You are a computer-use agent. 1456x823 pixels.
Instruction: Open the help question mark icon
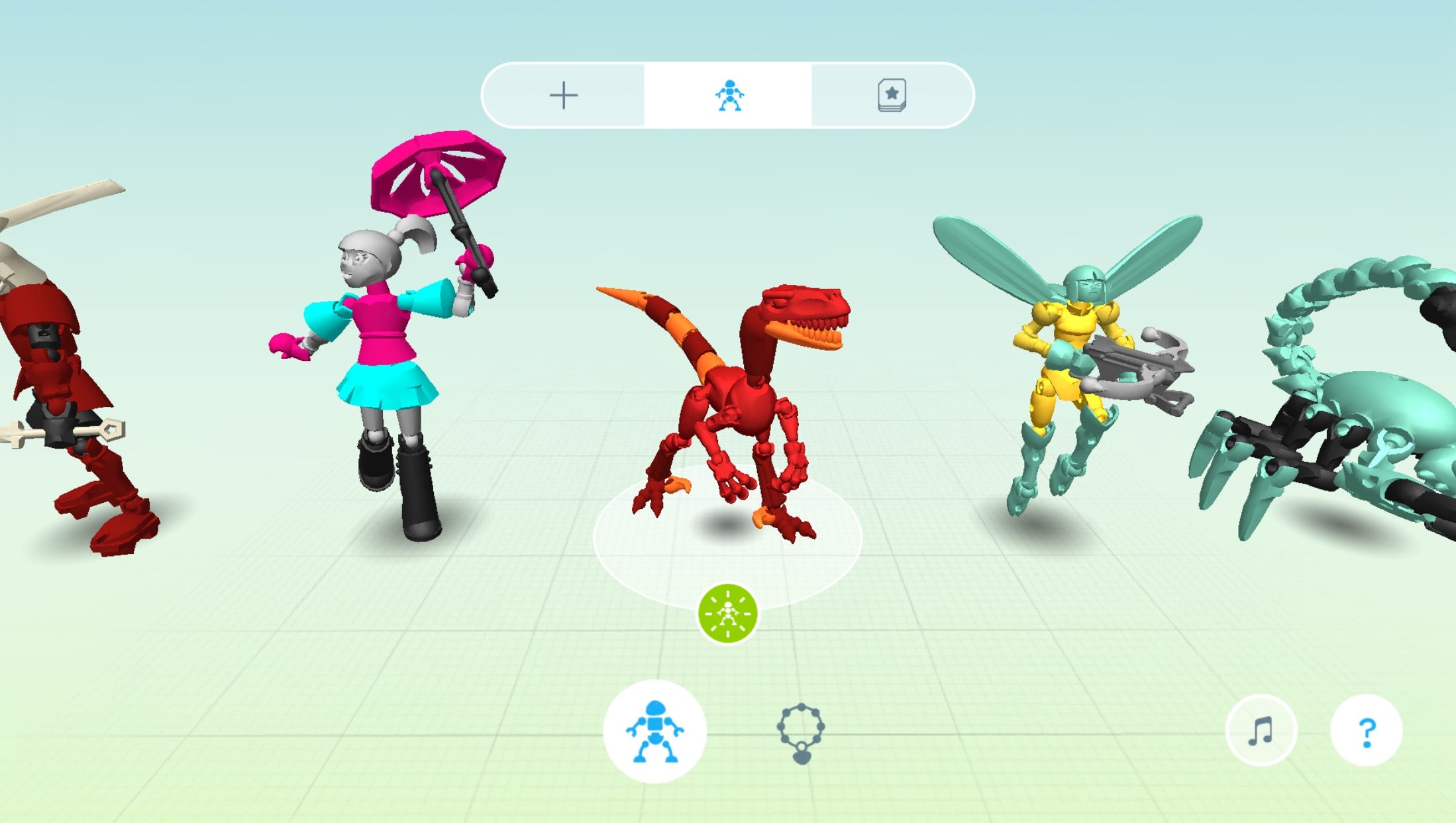(x=1367, y=730)
